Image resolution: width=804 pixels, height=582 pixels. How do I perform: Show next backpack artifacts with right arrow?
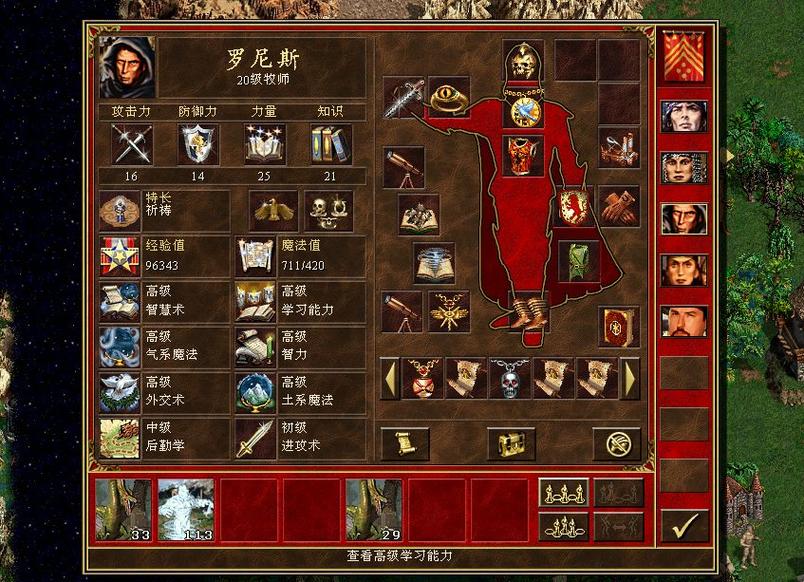(x=630, y=380)
